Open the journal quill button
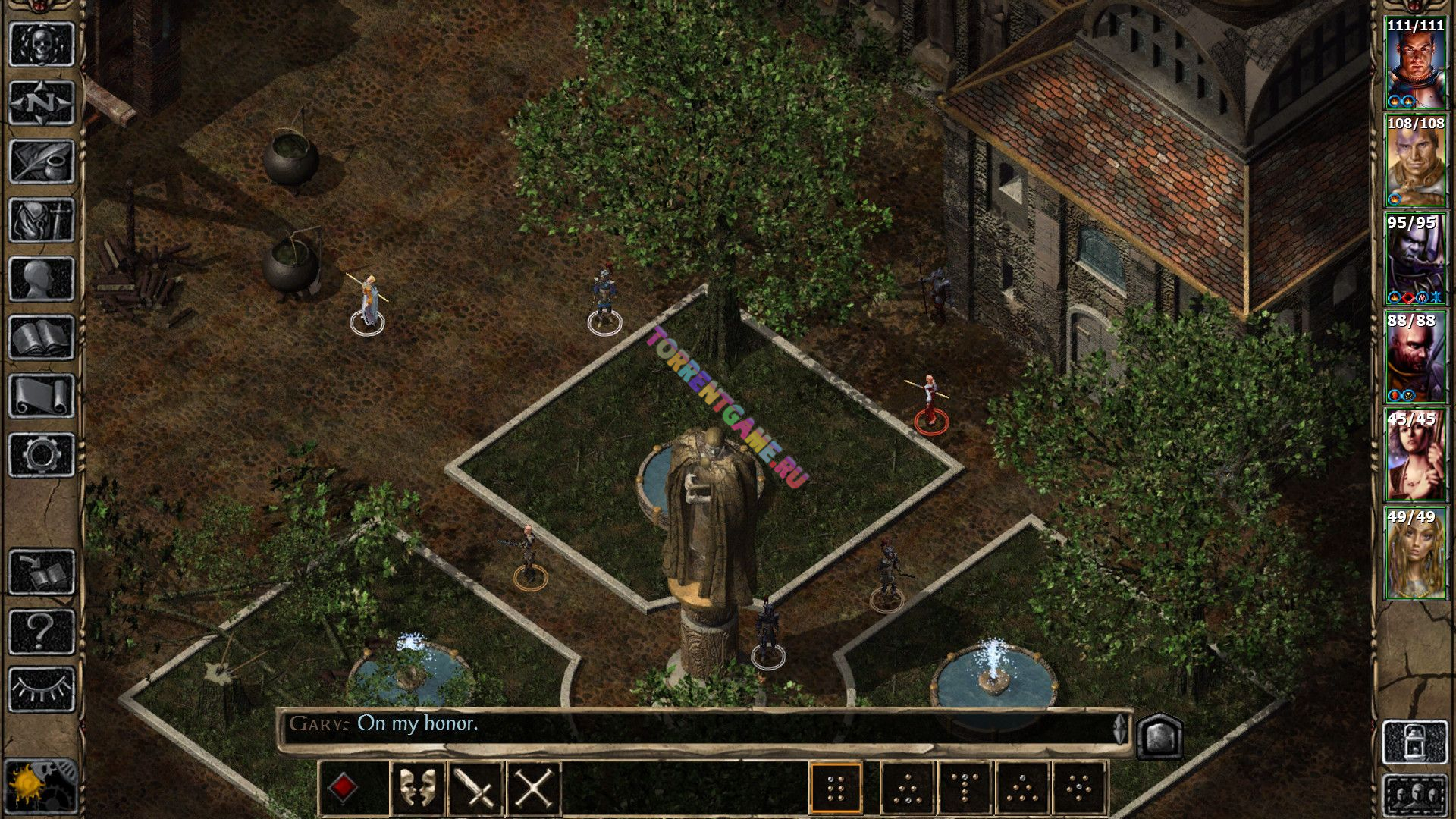Image resolution: width=1456 pixels, height=819 pixels. pos(42,162)
